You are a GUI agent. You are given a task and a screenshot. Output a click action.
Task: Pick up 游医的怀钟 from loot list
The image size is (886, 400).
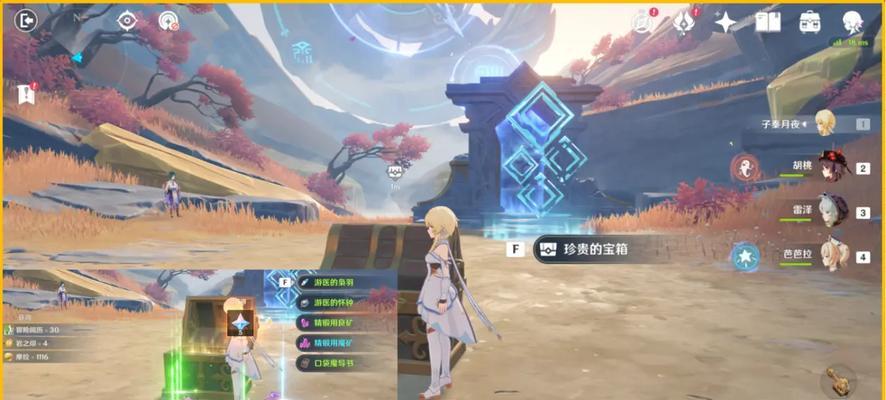coord(335,302)
